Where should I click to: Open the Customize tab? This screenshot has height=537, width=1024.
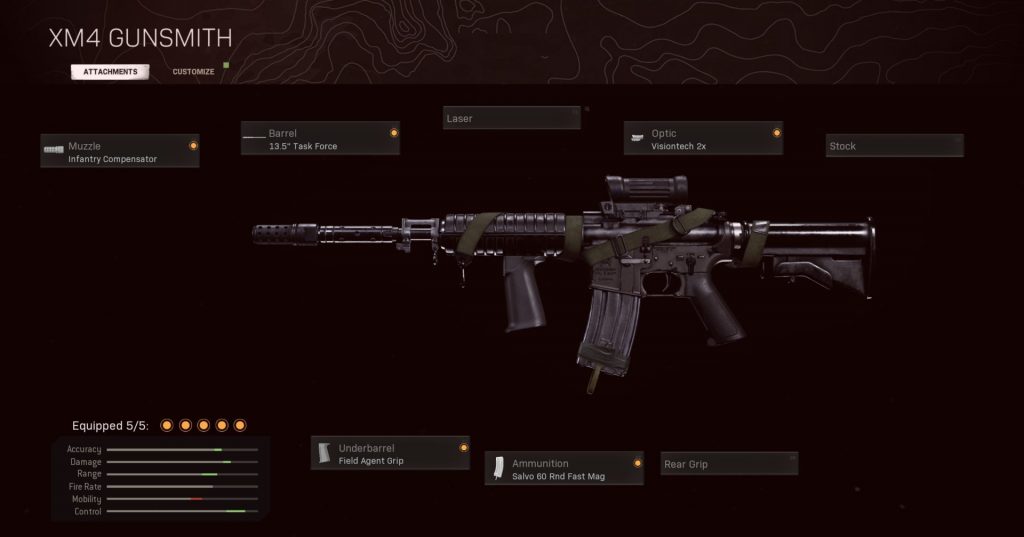(x=193, y=72)
